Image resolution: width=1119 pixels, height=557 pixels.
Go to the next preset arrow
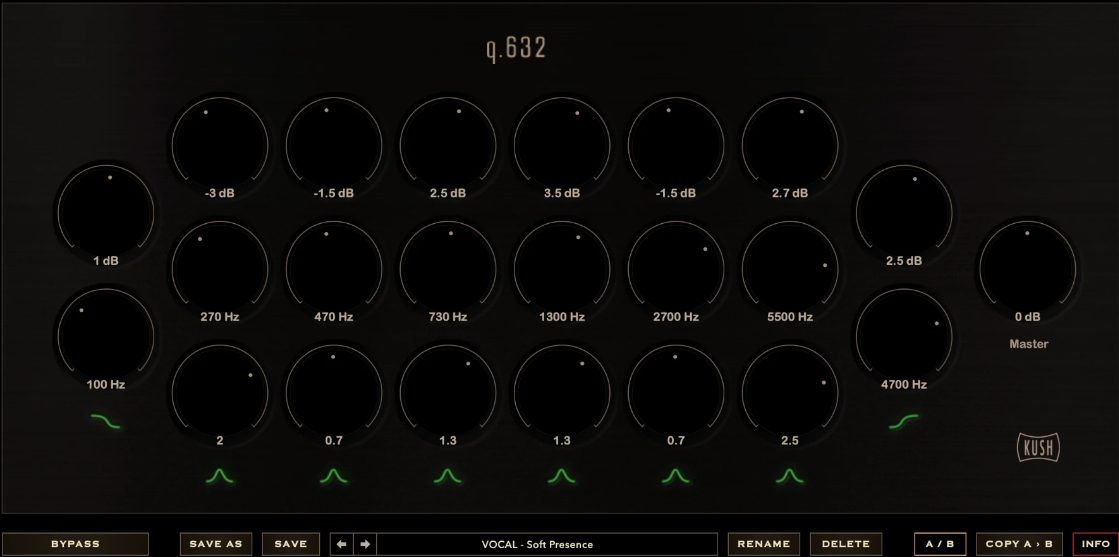tap(365, 544)
